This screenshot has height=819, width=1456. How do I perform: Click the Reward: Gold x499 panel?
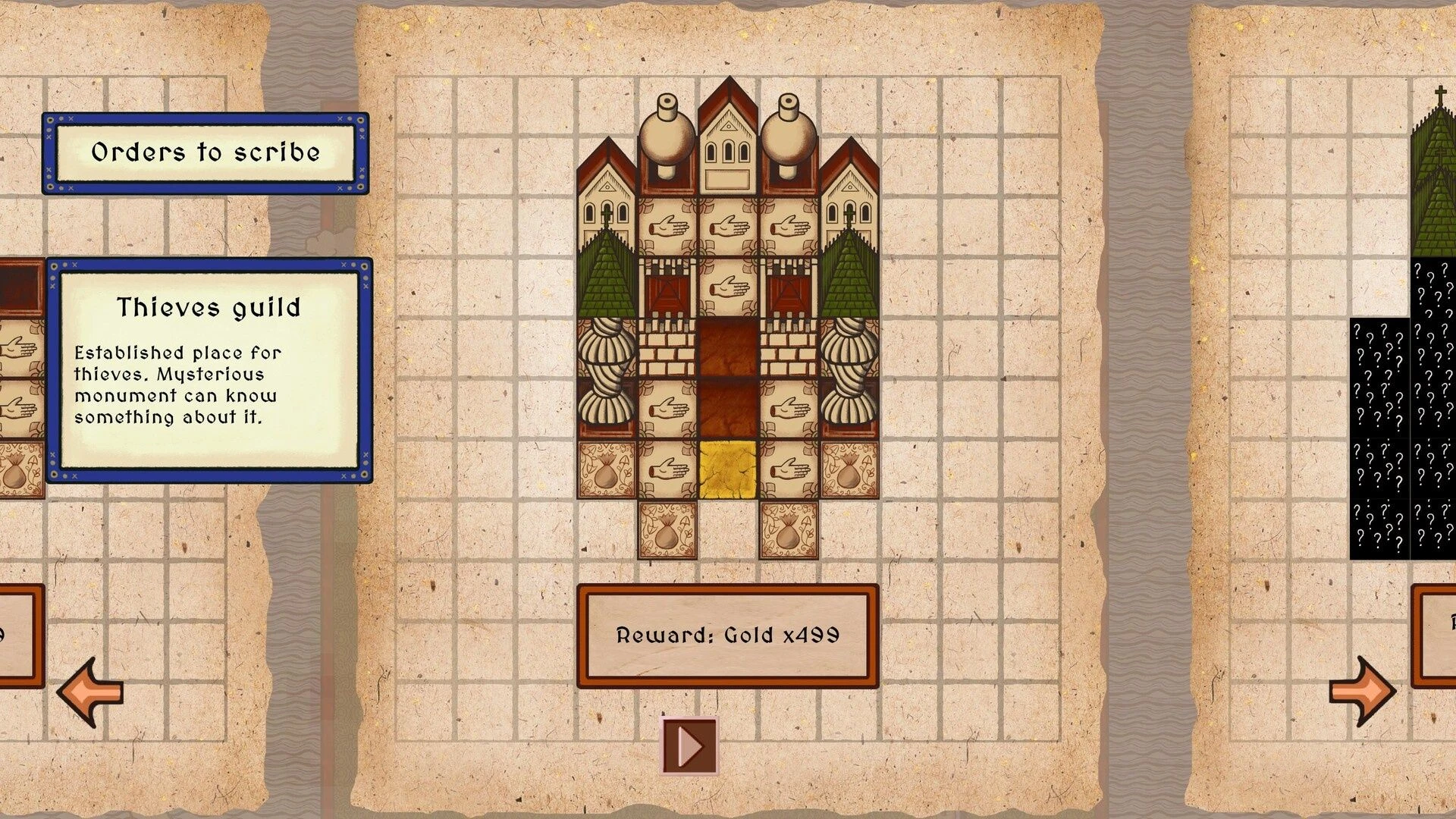click(x=727, y=635)
